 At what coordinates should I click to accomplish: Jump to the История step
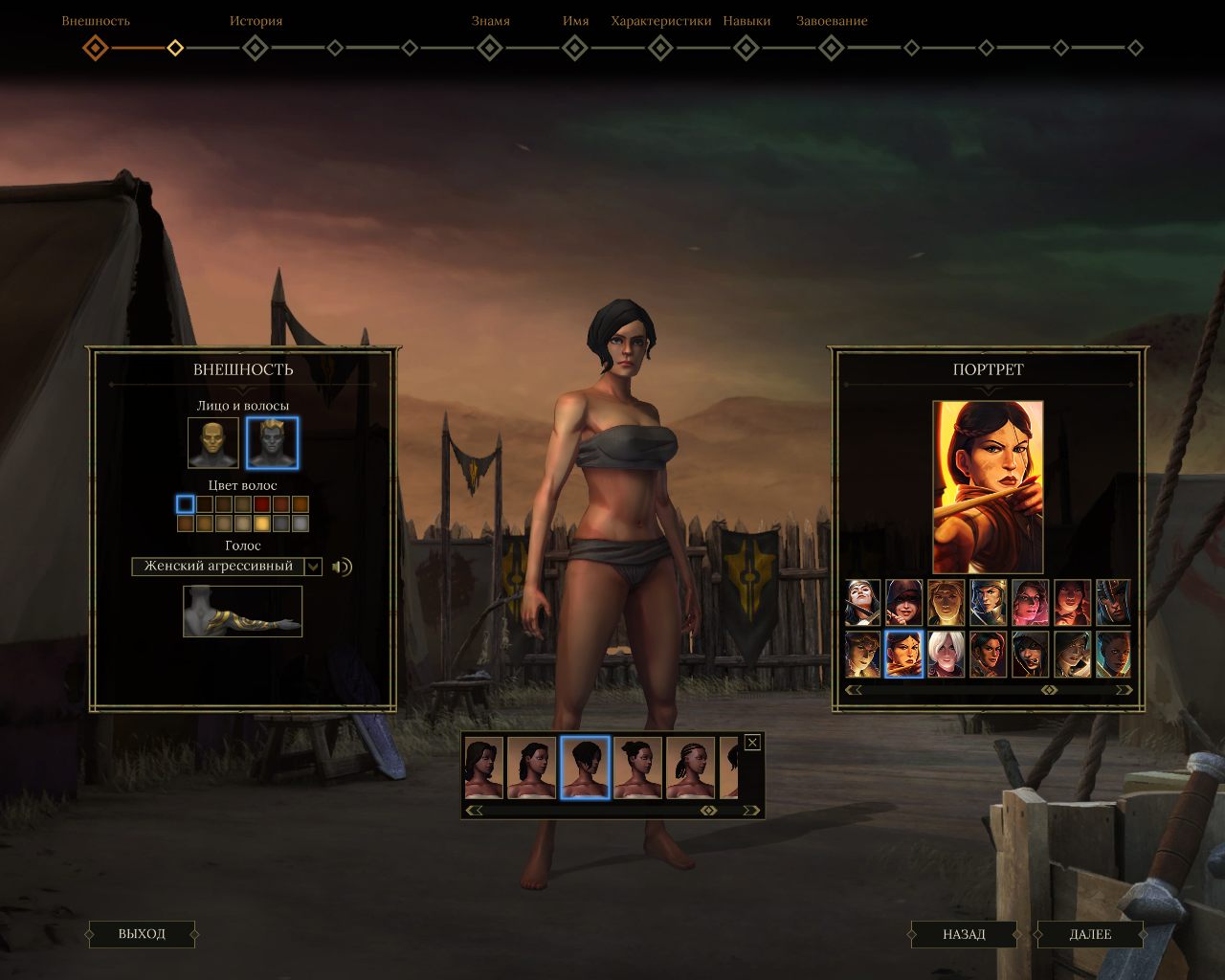tap(256, 47)
